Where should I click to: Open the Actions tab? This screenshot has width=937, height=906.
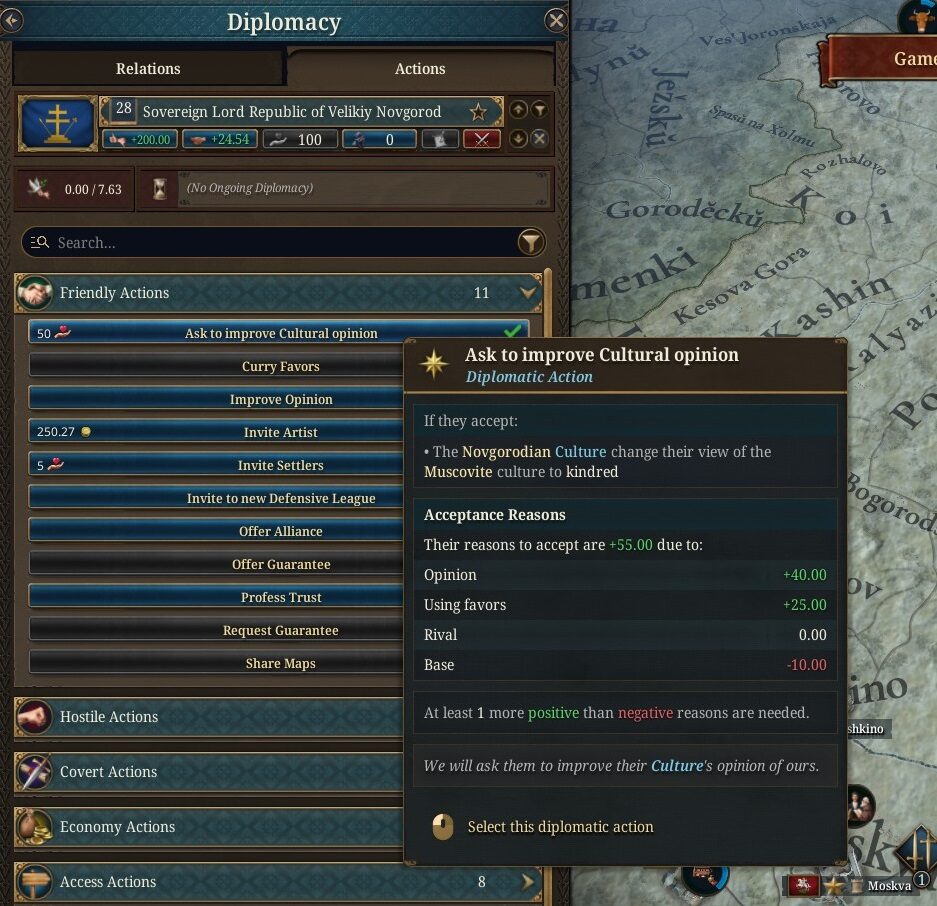click(x=419, y=68)
